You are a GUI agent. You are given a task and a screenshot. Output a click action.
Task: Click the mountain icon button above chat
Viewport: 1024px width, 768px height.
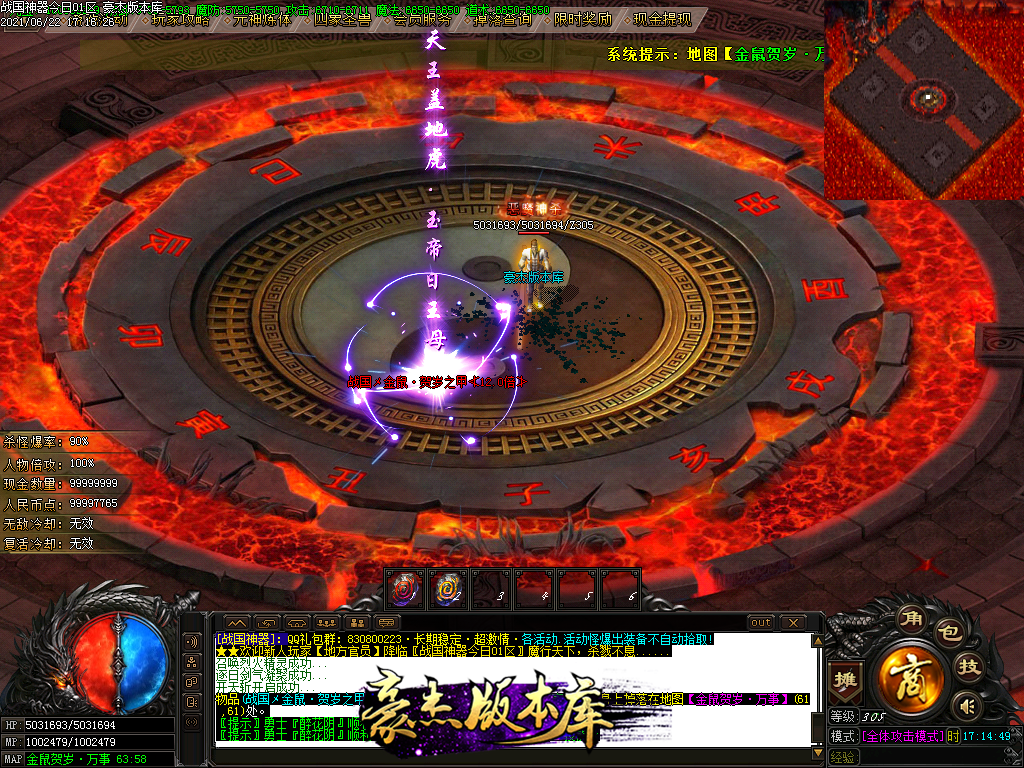236,623
